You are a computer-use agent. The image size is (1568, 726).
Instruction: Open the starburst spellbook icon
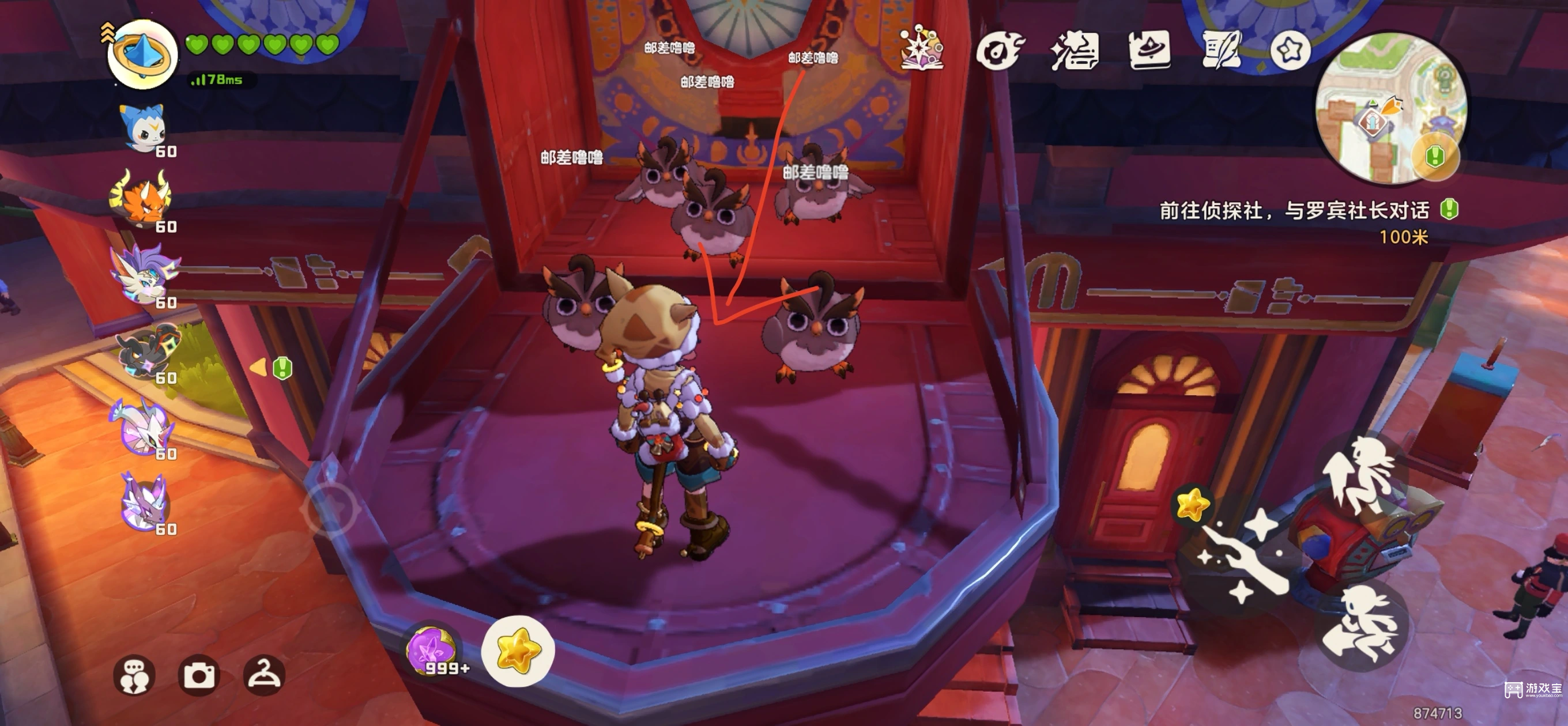(x=922, y=48)
